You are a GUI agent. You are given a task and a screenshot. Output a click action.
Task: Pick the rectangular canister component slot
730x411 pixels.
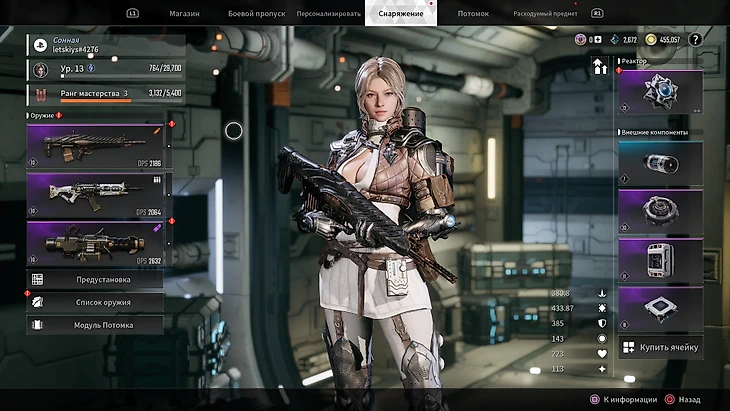tap(660, 258)
